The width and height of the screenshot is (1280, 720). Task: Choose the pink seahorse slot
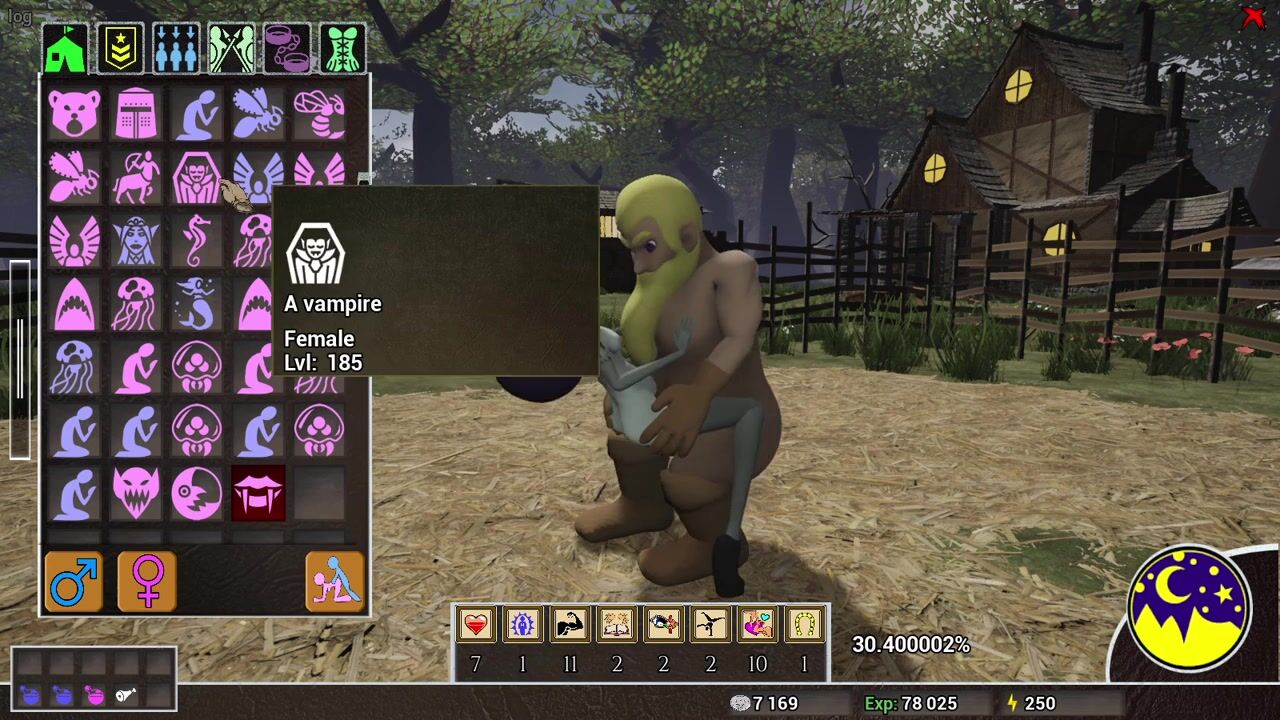(x=197, y=240)
